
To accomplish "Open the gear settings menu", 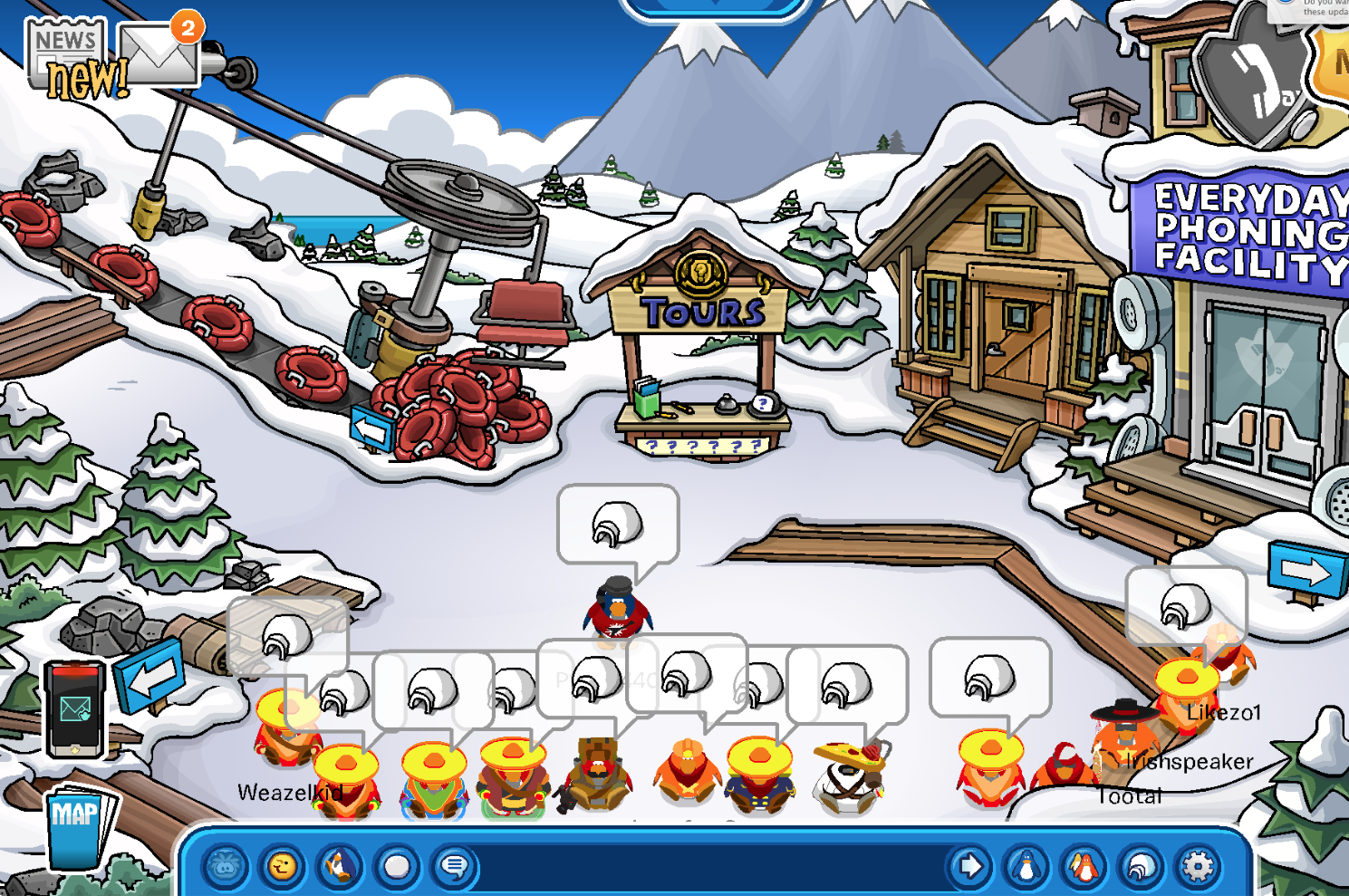I will [1198, 867].
